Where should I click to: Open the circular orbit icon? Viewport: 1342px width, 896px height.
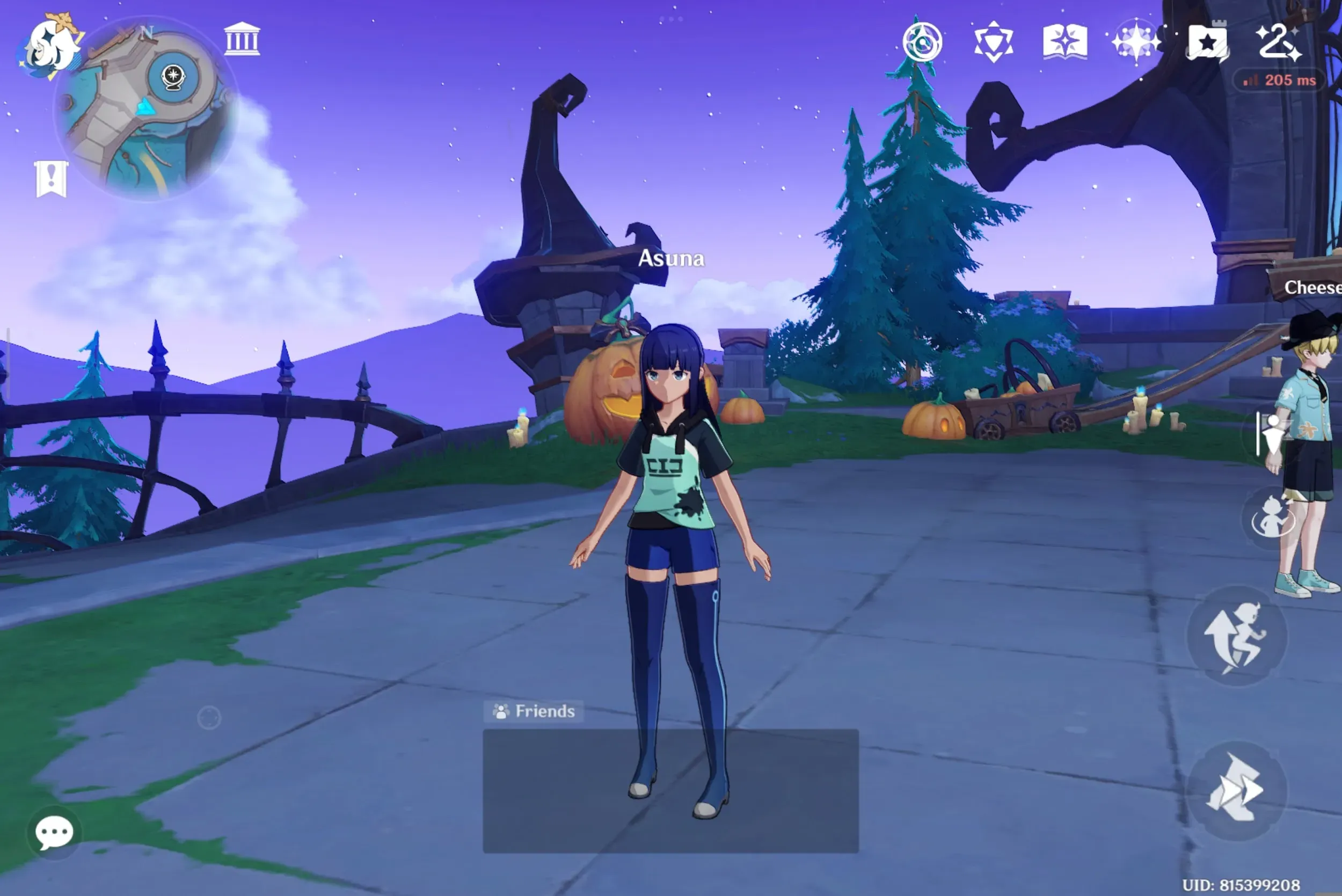pyautogui.click(x=922, y=42)
